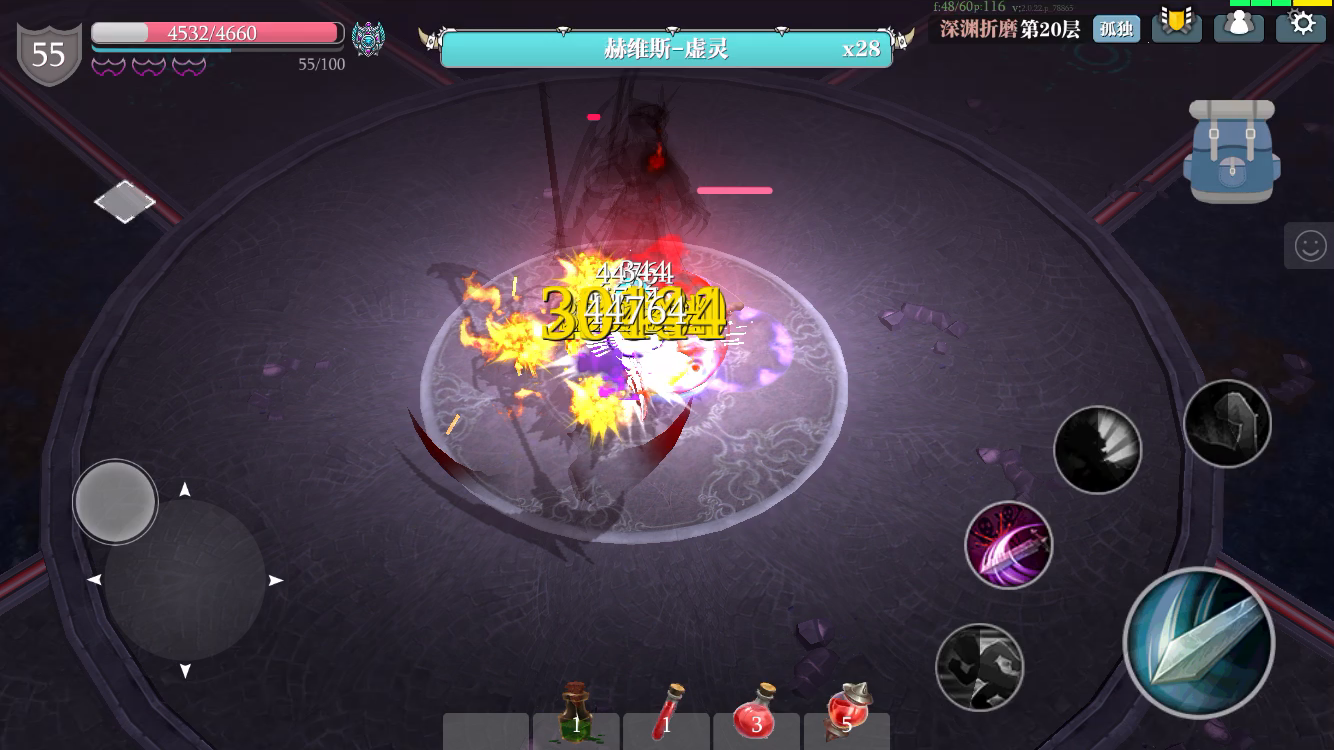Viewport: 1334px width, 750px height.
Task: Tap the main dagger attack button
Action: pyautogui.click(x=1199, y=644)
